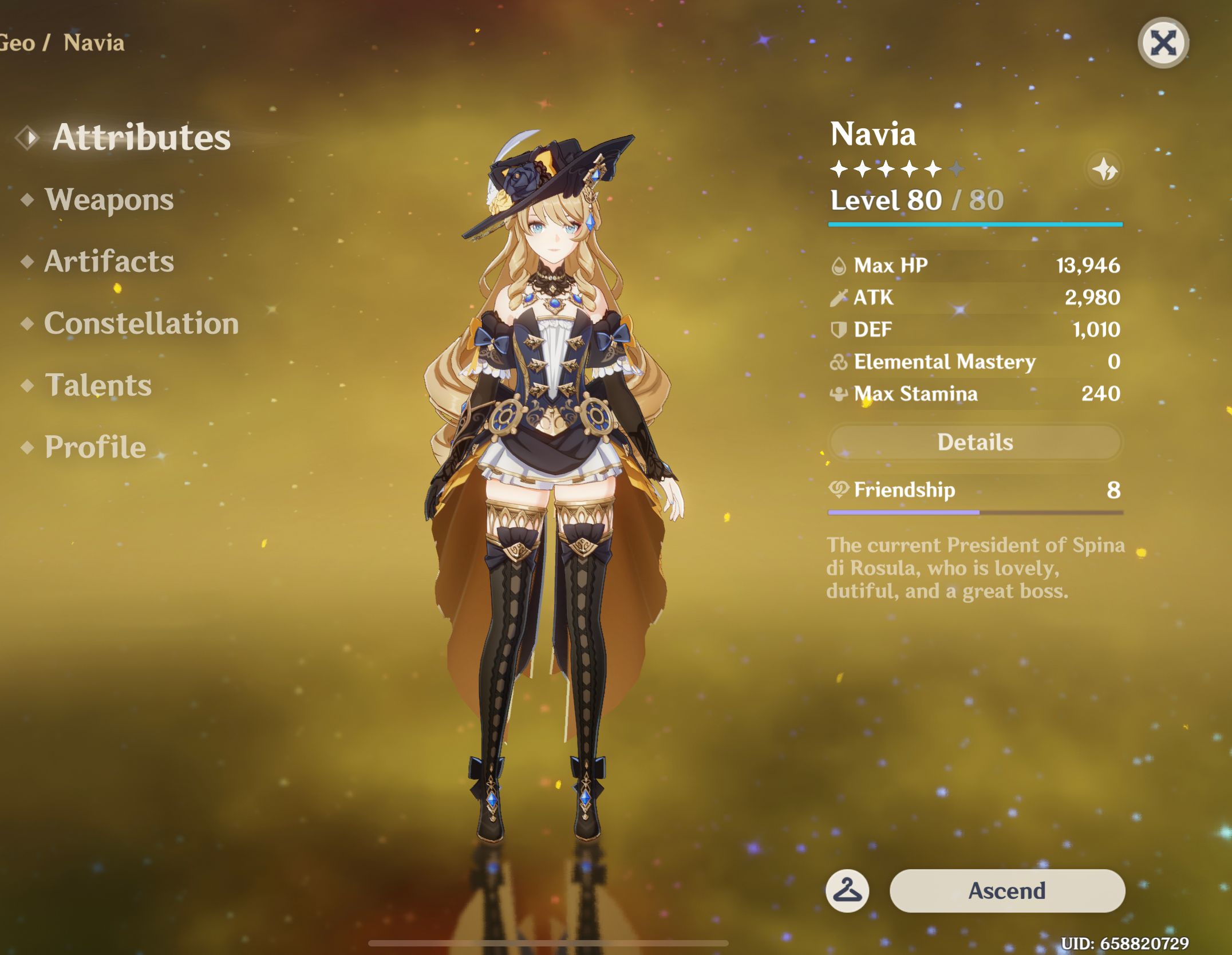Click the Elemental Mastery icon
The image size is (1232, 955).
click(x=838, y=362)
